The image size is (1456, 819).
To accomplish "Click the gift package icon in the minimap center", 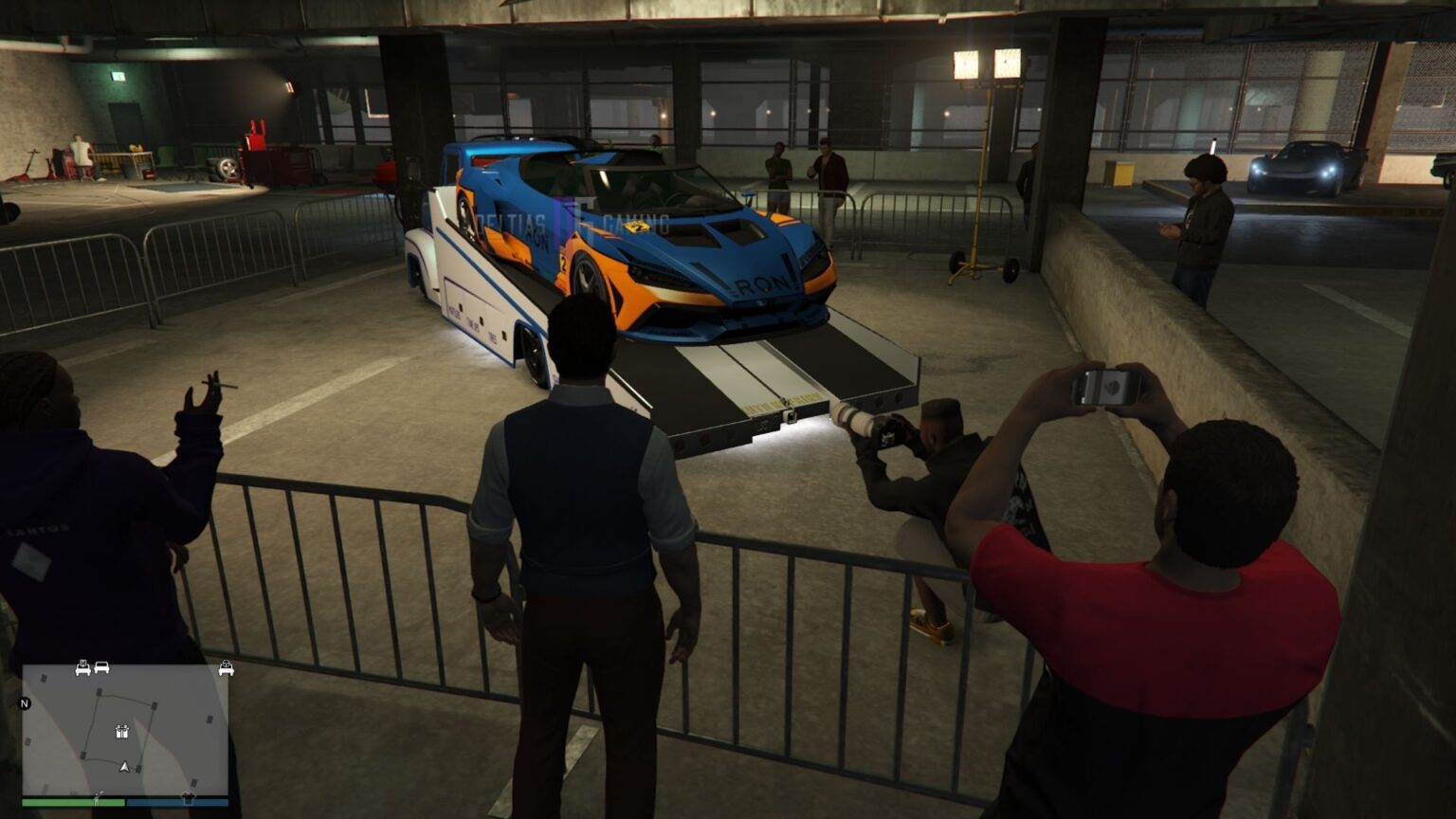I will tap(122, 731).
